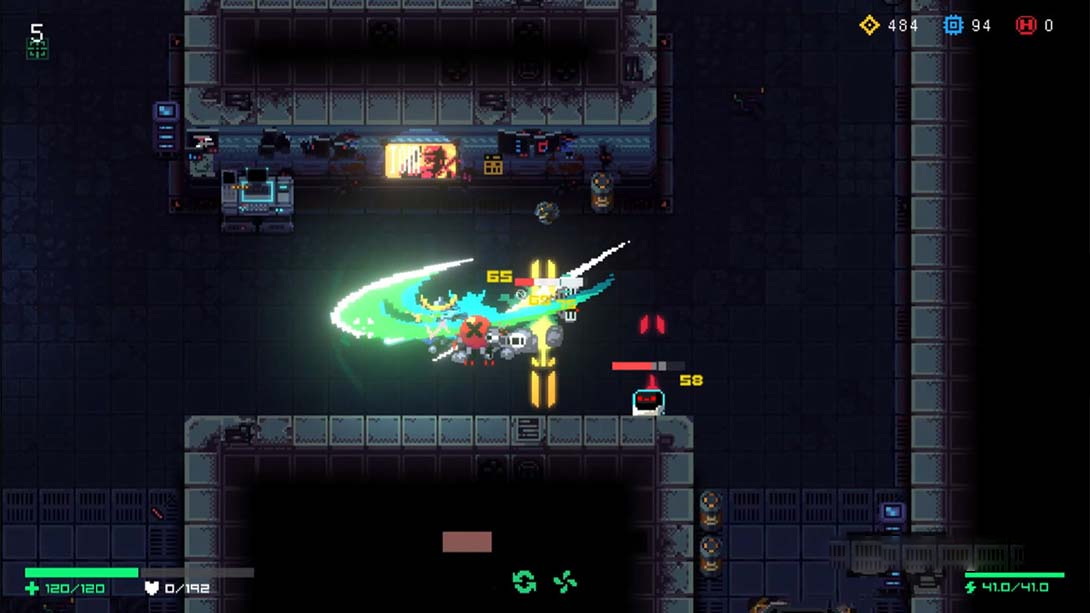
Task: Click the green crosshair icon under the 5
Action: point(37,51)
